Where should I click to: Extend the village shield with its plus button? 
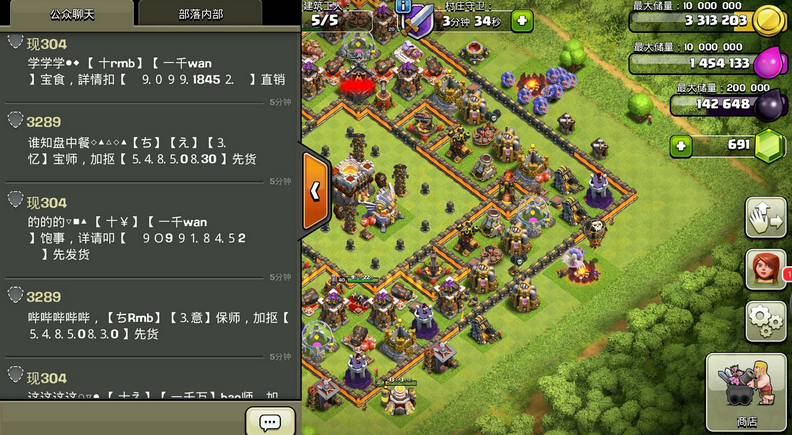pyautogui.click(x=522, y=20)
